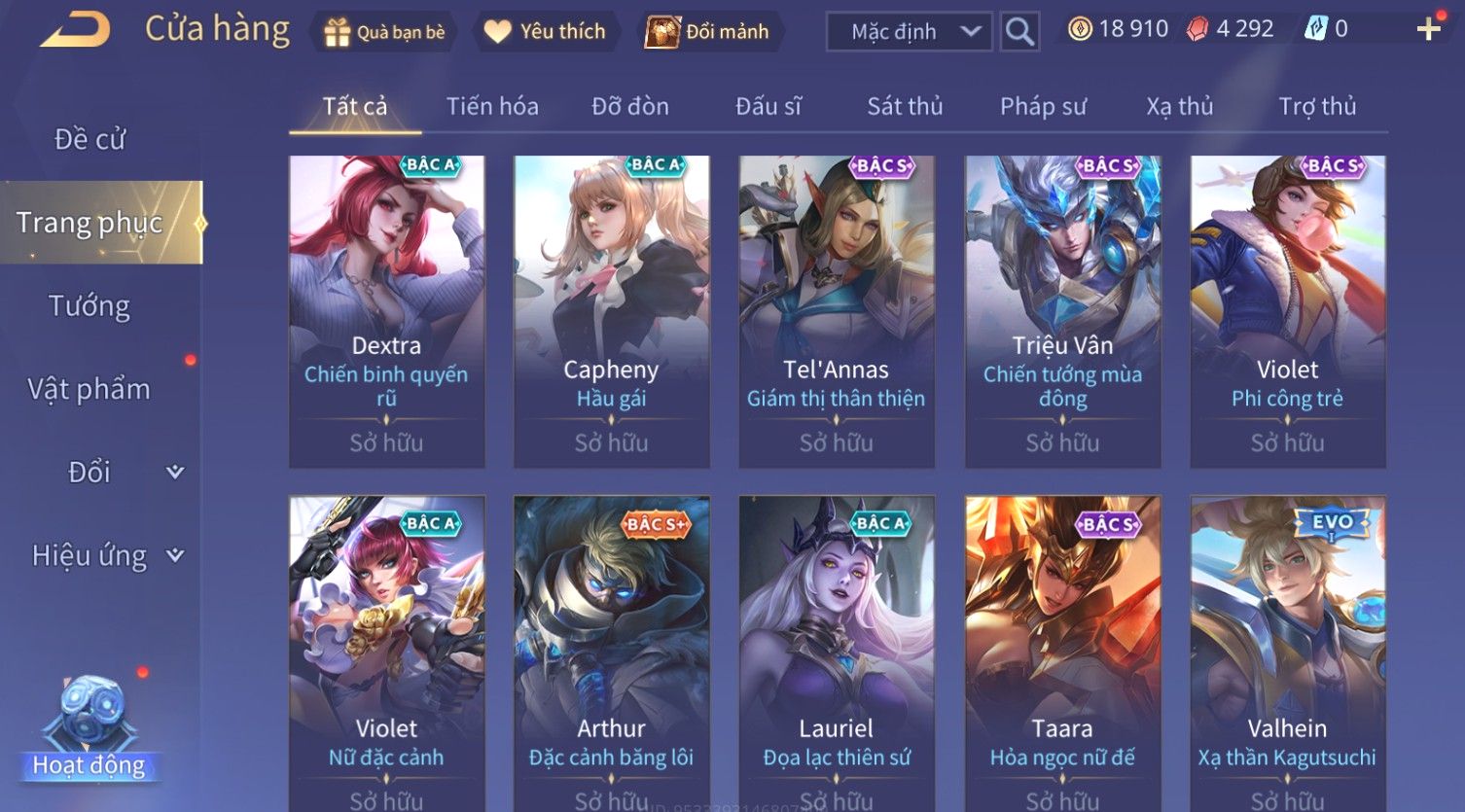Select the Sát thủ category tab
1465x812 pixels.
(905, 106)
